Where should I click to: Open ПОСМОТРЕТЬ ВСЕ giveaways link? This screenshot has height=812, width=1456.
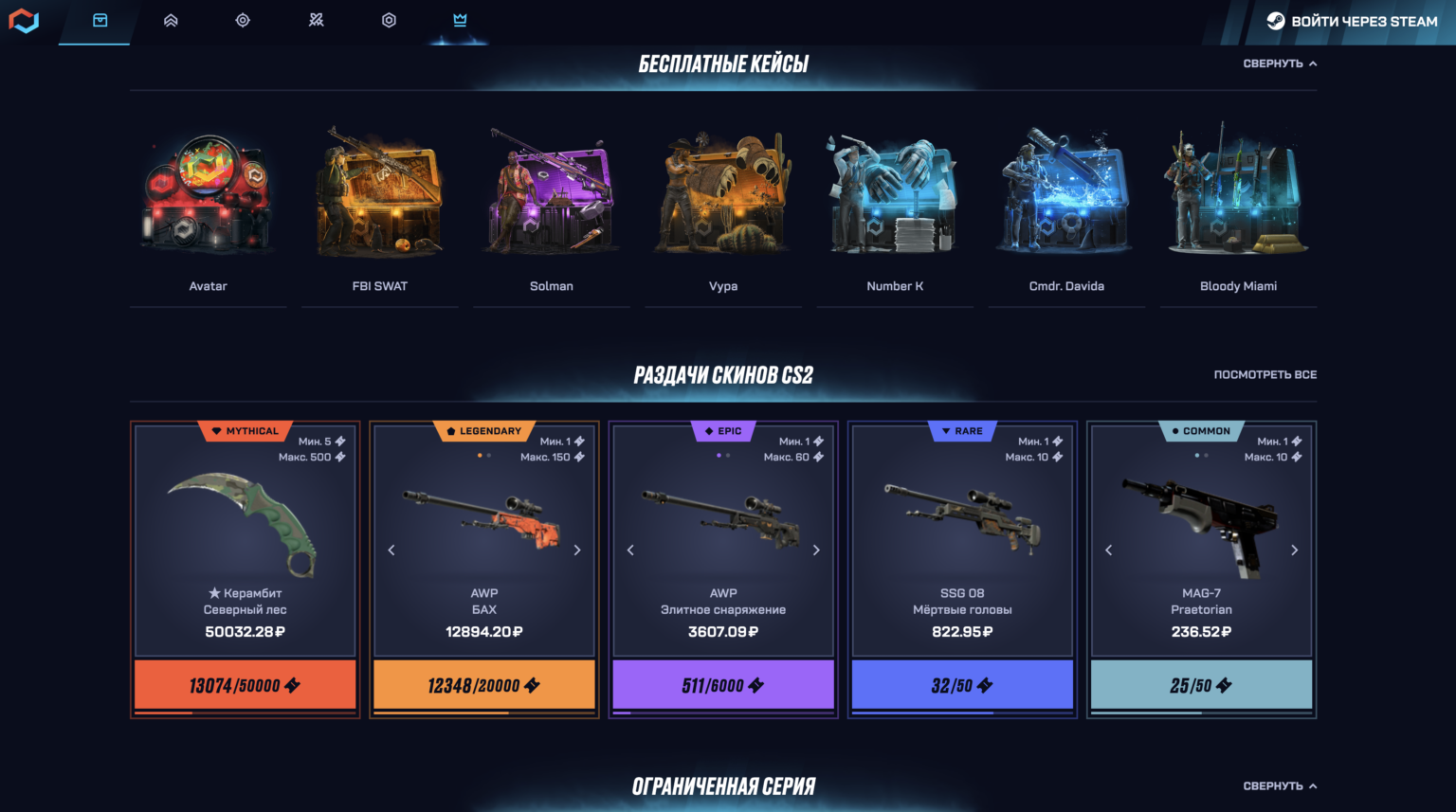coord(1266,375)
